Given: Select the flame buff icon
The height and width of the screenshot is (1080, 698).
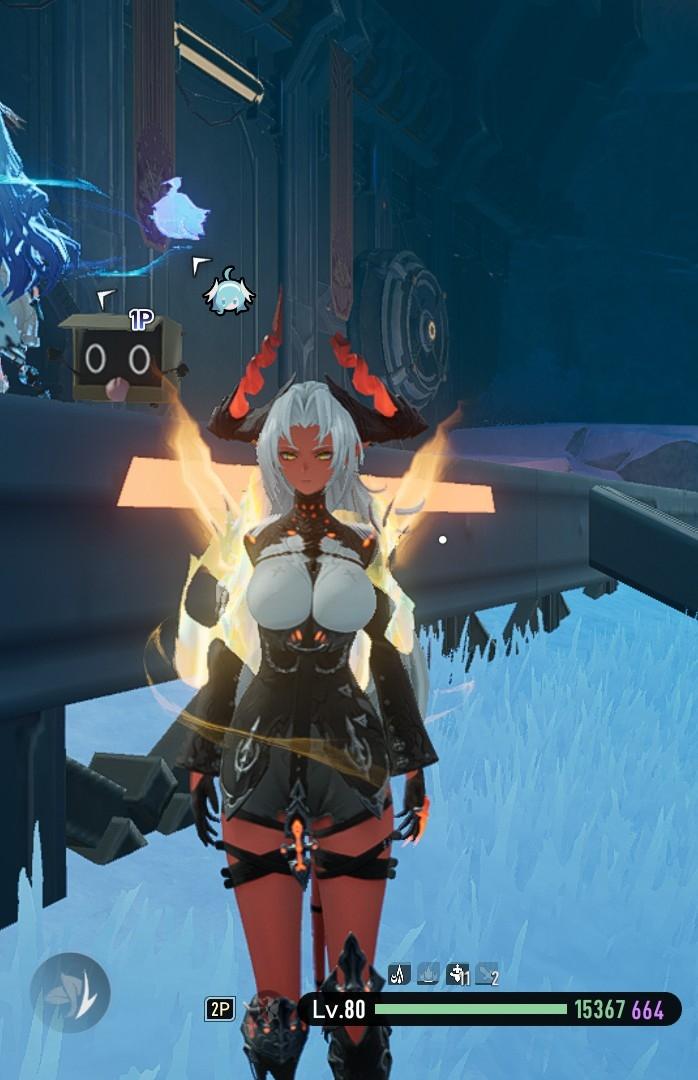Looking at the screenshot, I should pos(428,973).
